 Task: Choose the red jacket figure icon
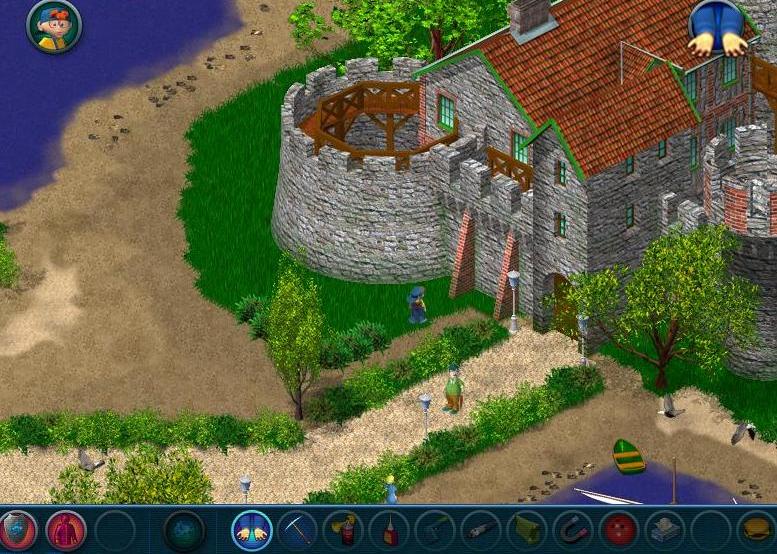click(66, 529)
